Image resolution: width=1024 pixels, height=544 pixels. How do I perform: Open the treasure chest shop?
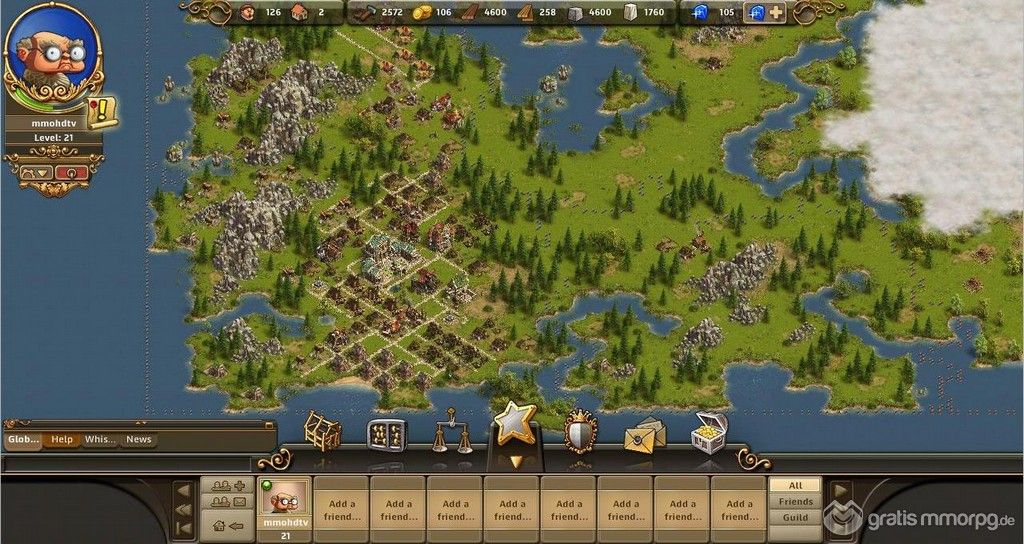709,433
